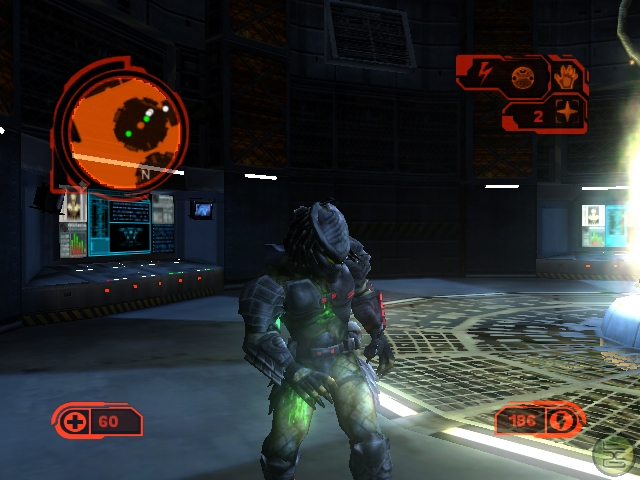Click the round Predator mask icon
Screen dimensions: 640x480
[522, 74]
